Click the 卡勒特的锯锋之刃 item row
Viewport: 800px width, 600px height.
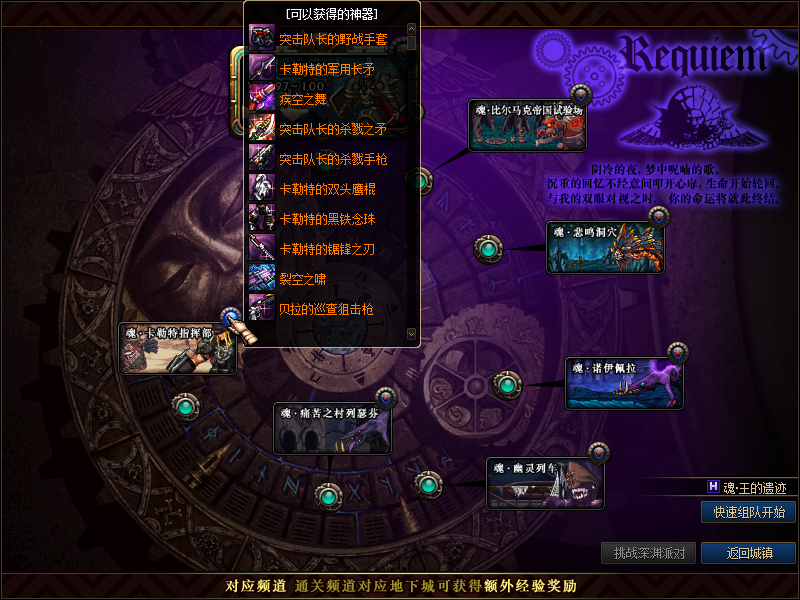[x=326, y=249]
